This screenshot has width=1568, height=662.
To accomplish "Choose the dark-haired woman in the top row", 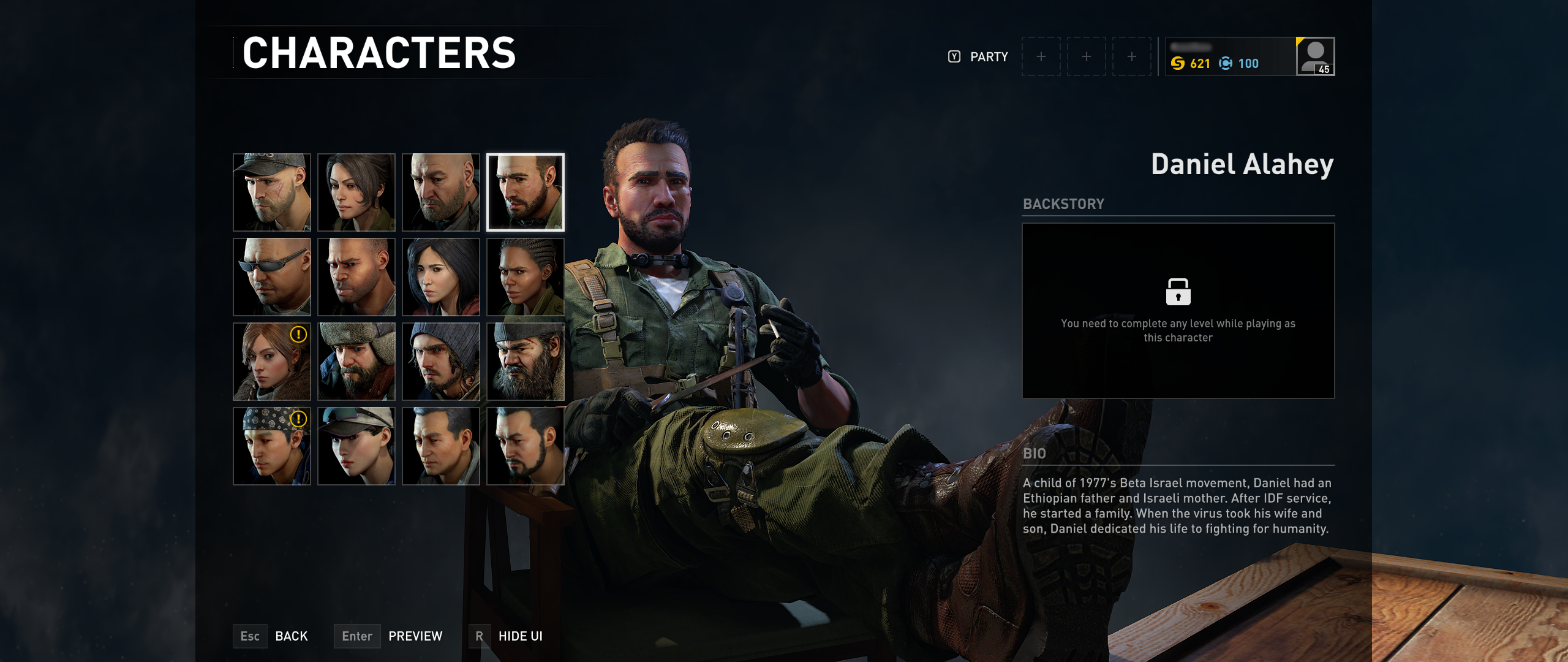I will click(x=356, y=192).
